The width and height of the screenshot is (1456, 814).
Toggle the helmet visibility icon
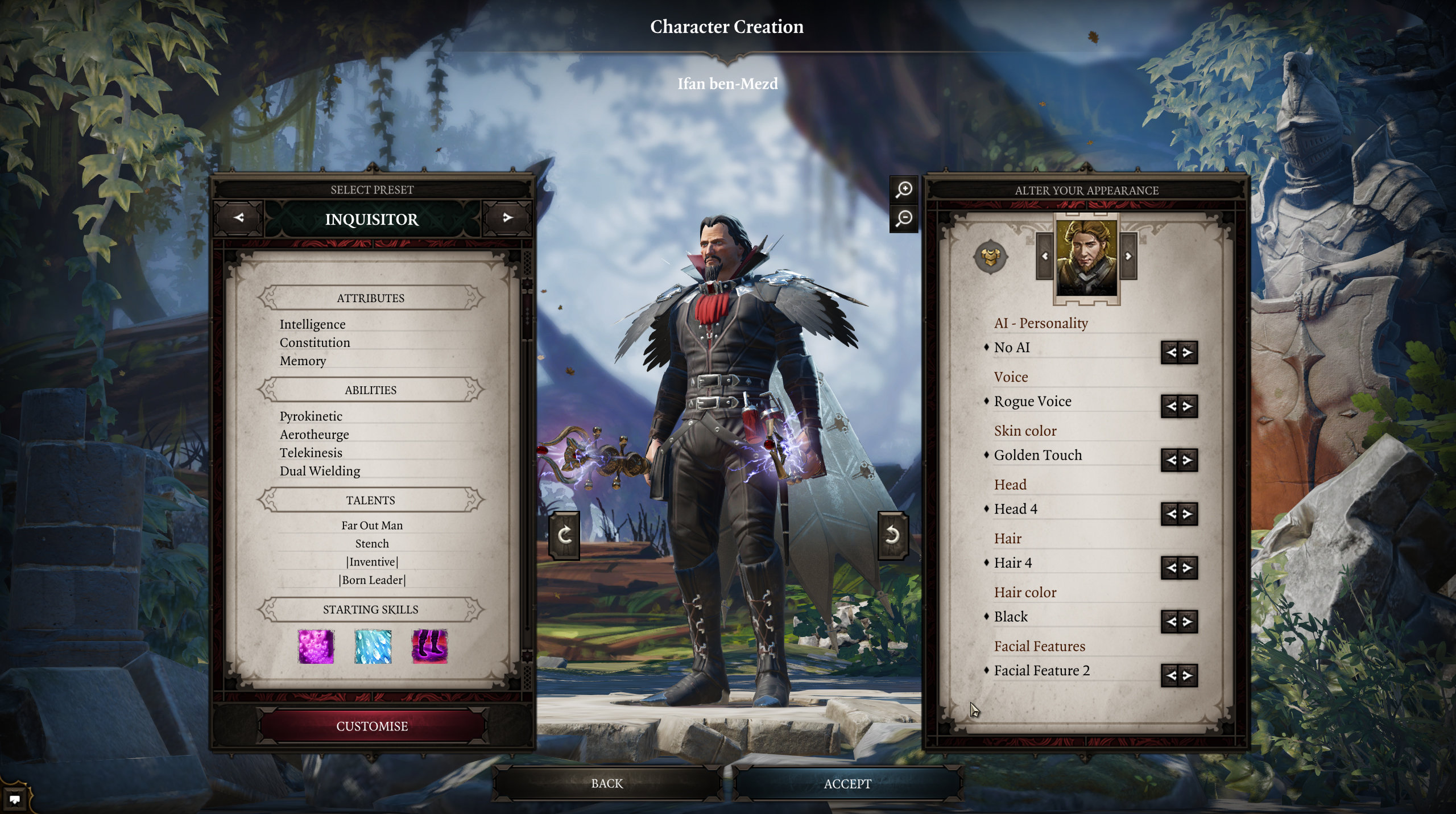click(x=990, y=257)
